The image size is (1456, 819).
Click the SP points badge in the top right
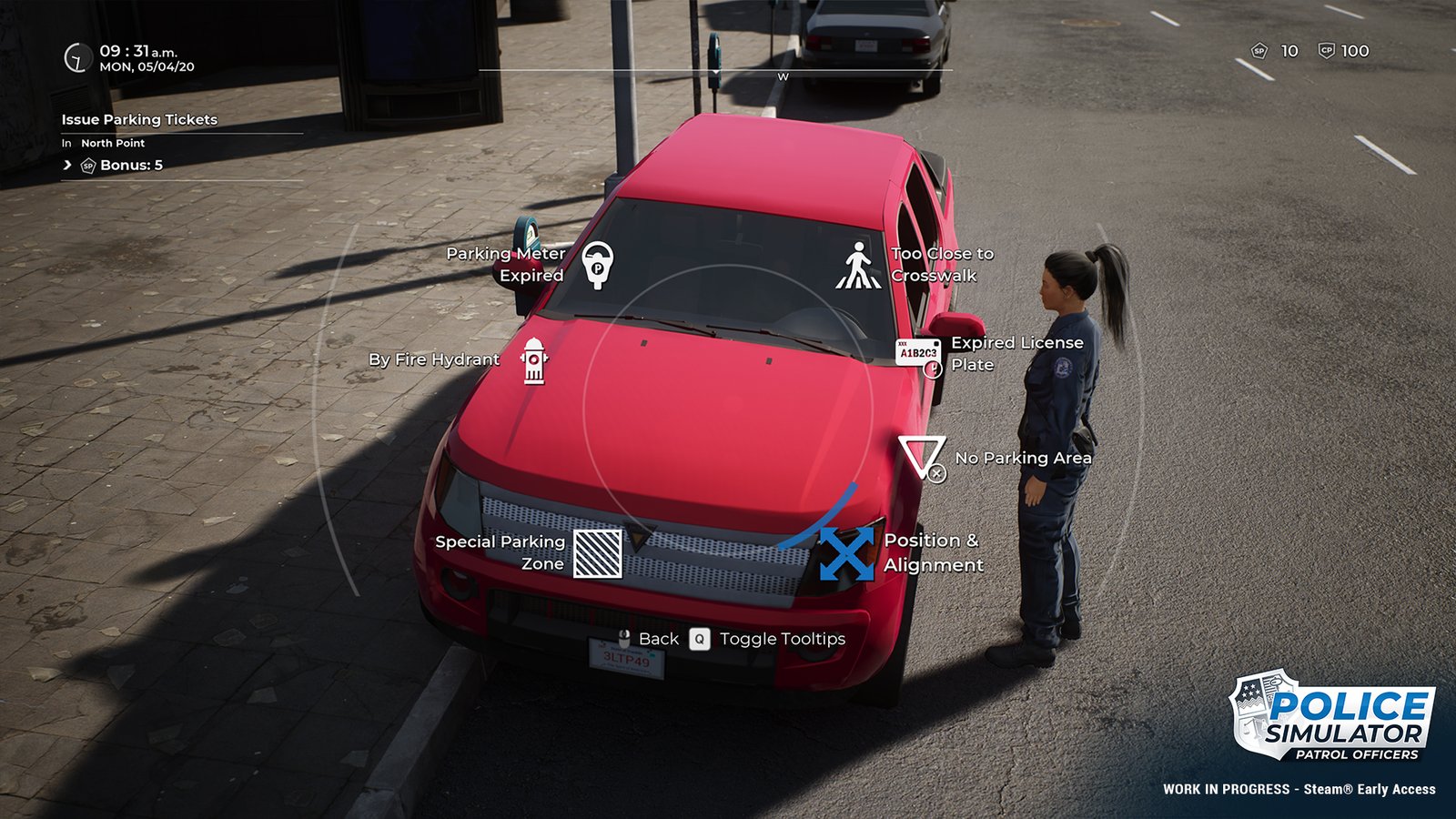tap(1260, 52)
